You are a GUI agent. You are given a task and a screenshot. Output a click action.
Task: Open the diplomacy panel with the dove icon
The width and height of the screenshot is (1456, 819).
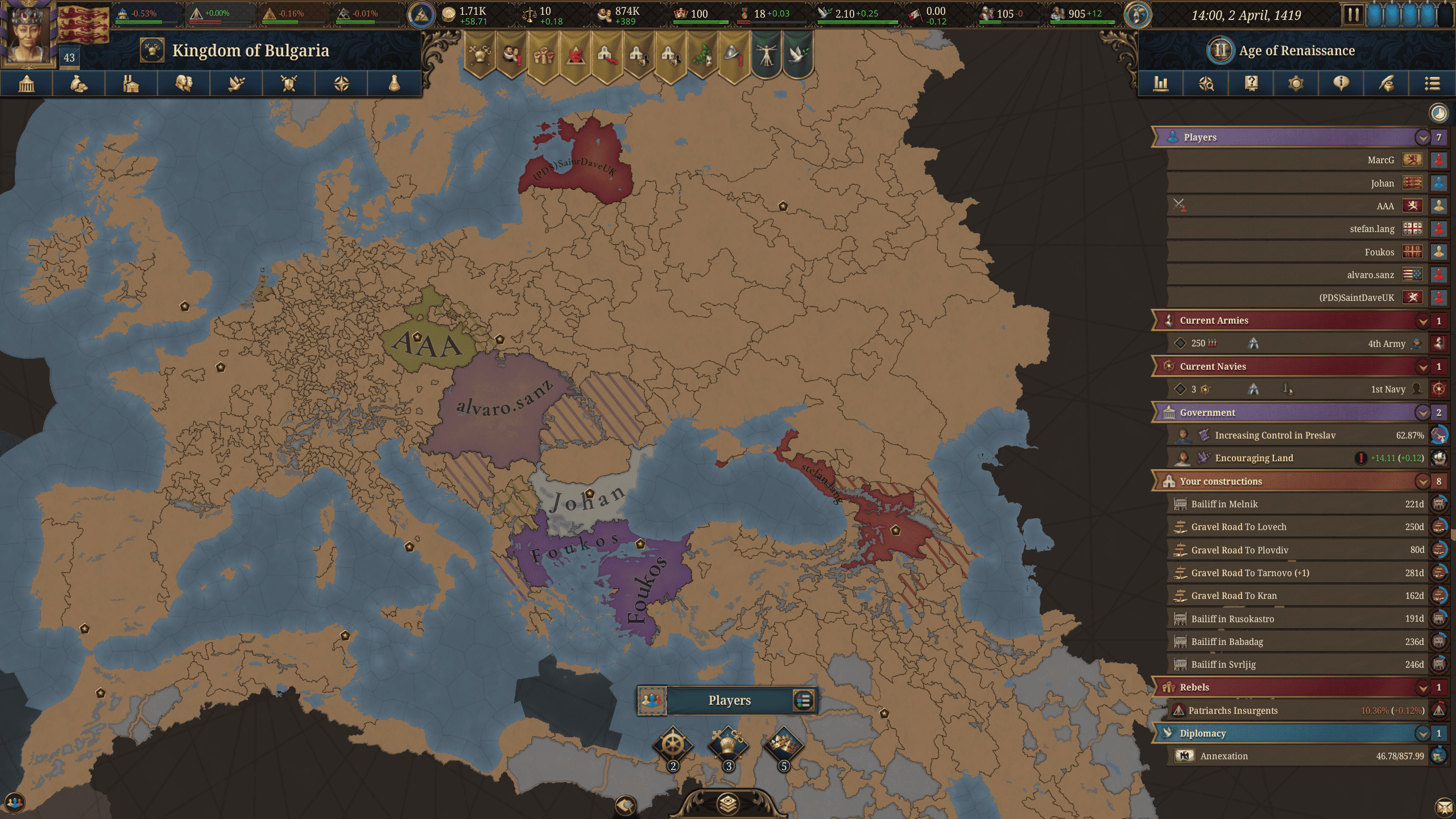click(237, 84)
